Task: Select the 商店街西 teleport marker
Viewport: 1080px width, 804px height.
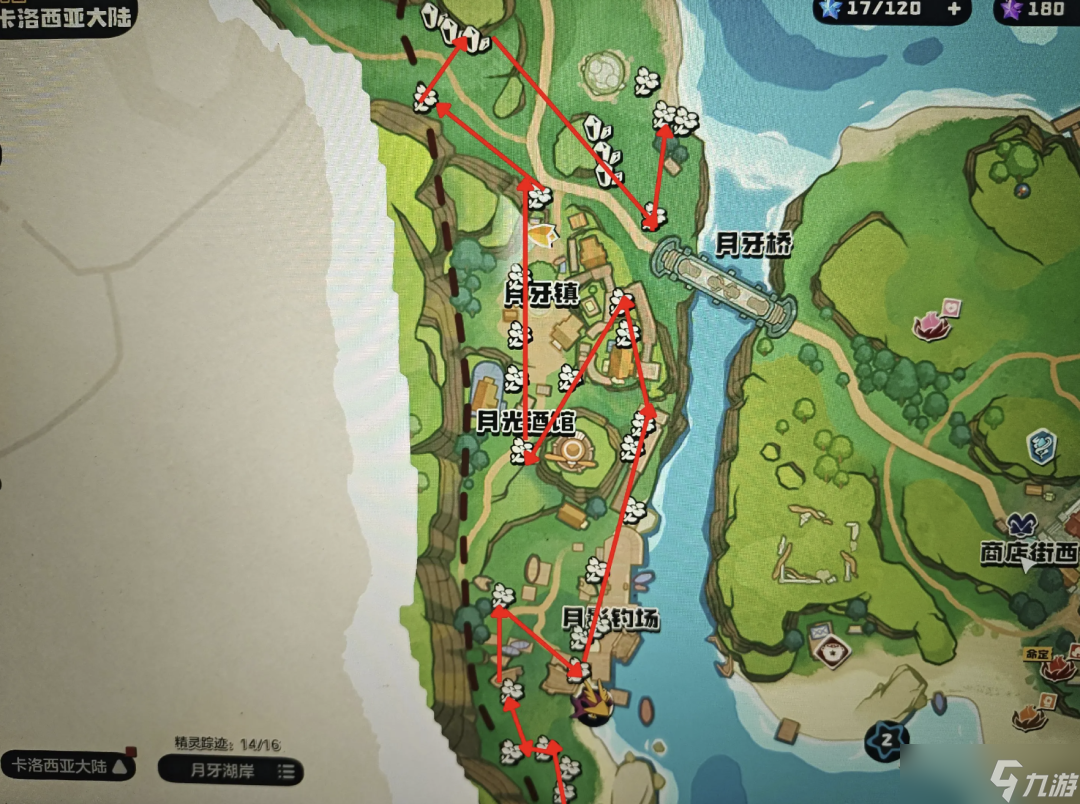Action: 1021,527
